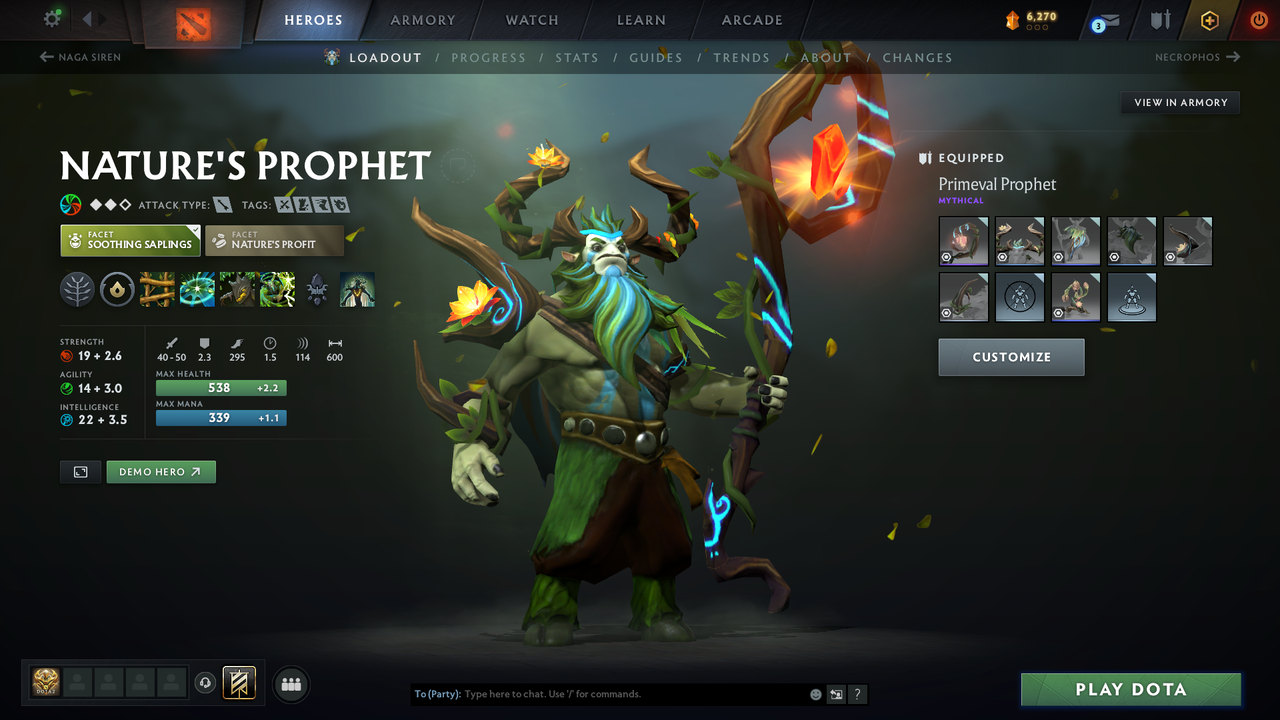Click the power/exit icon top right
Image resolution: width=1280 pixels, height=720 pixels.
pyautogui.click(x=1258, y=20)
